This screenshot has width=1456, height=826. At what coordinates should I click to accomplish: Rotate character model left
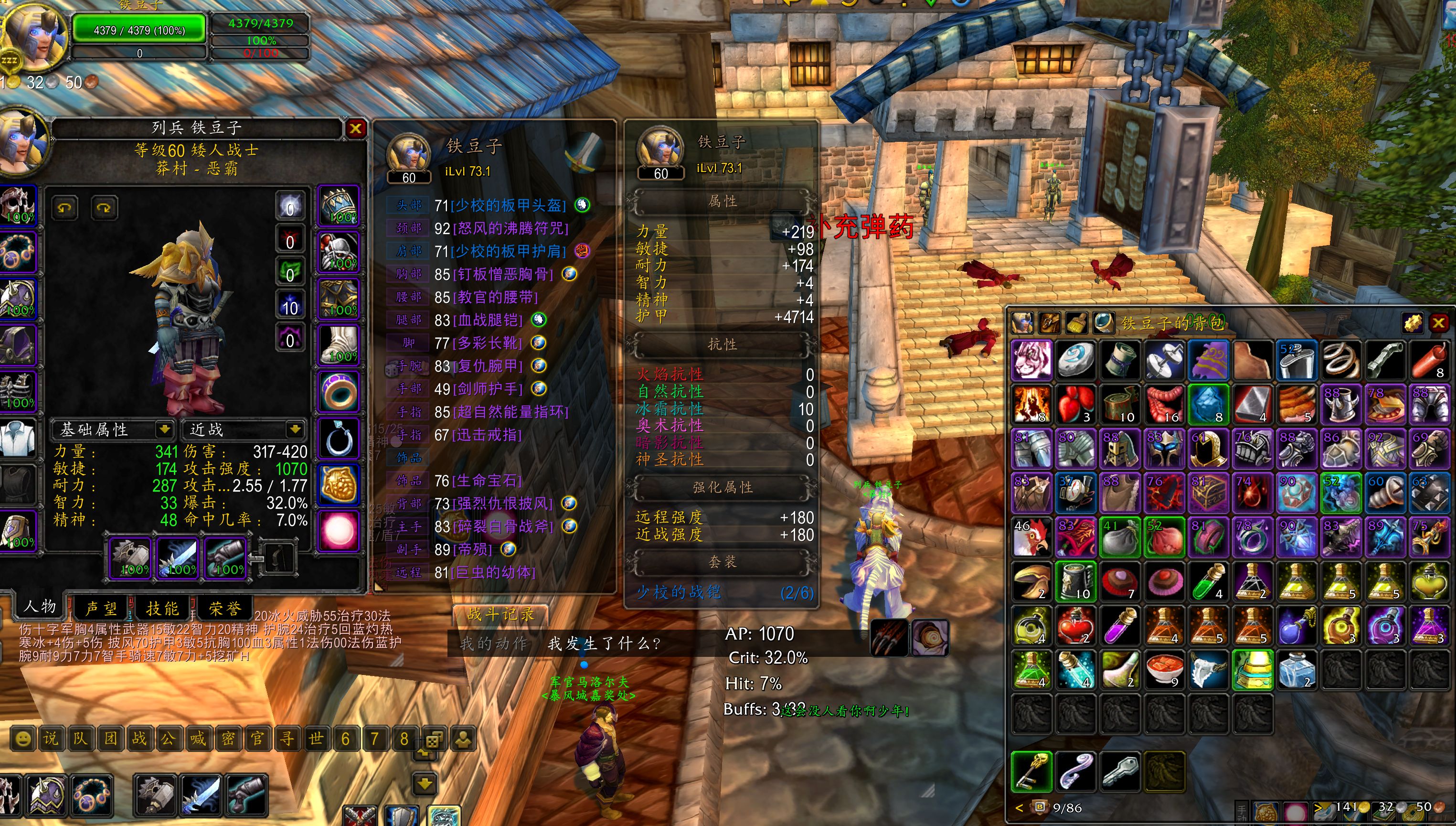(64, 208)
